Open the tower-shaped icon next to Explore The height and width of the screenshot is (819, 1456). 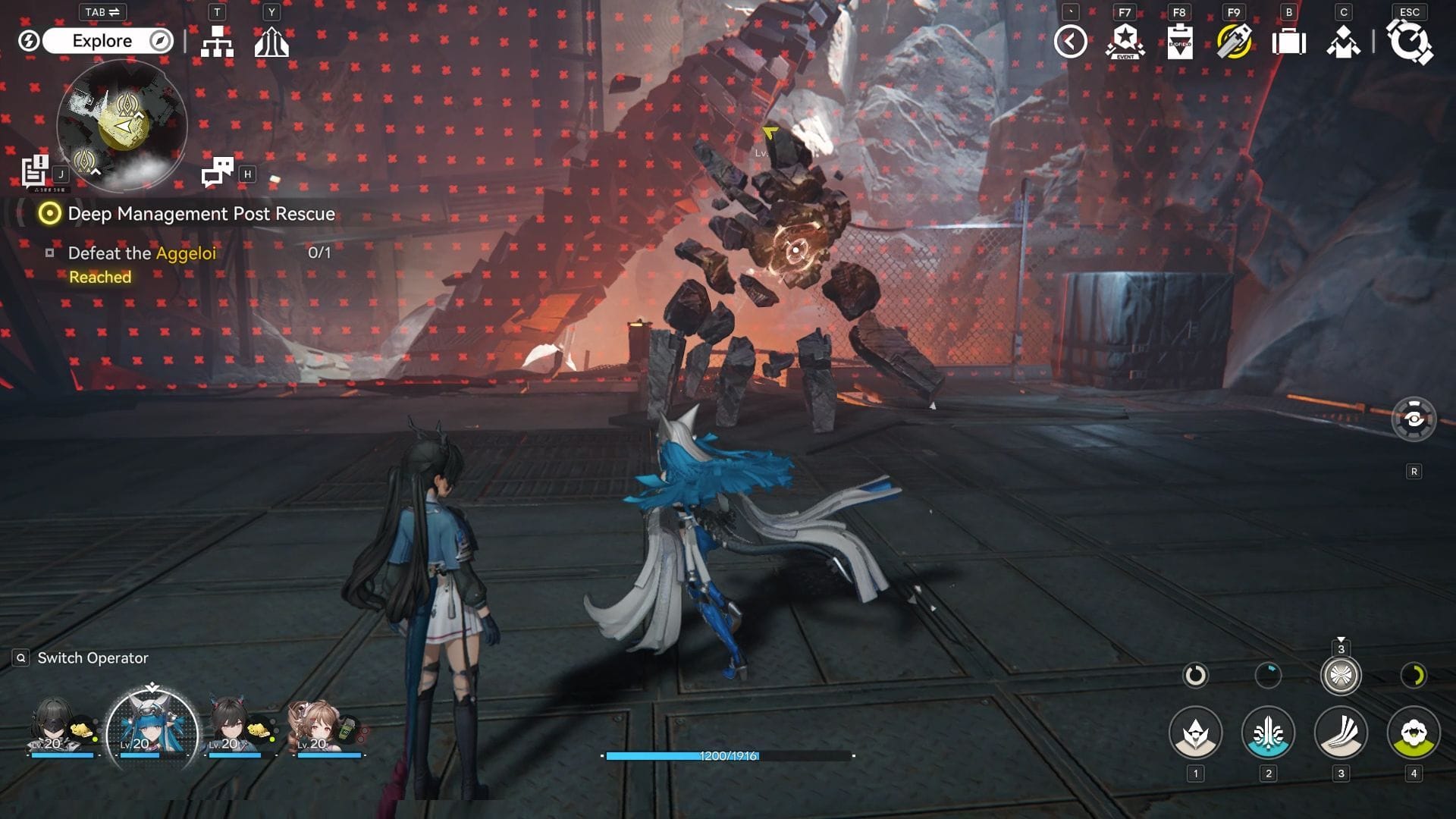click(x=271, y=42)
